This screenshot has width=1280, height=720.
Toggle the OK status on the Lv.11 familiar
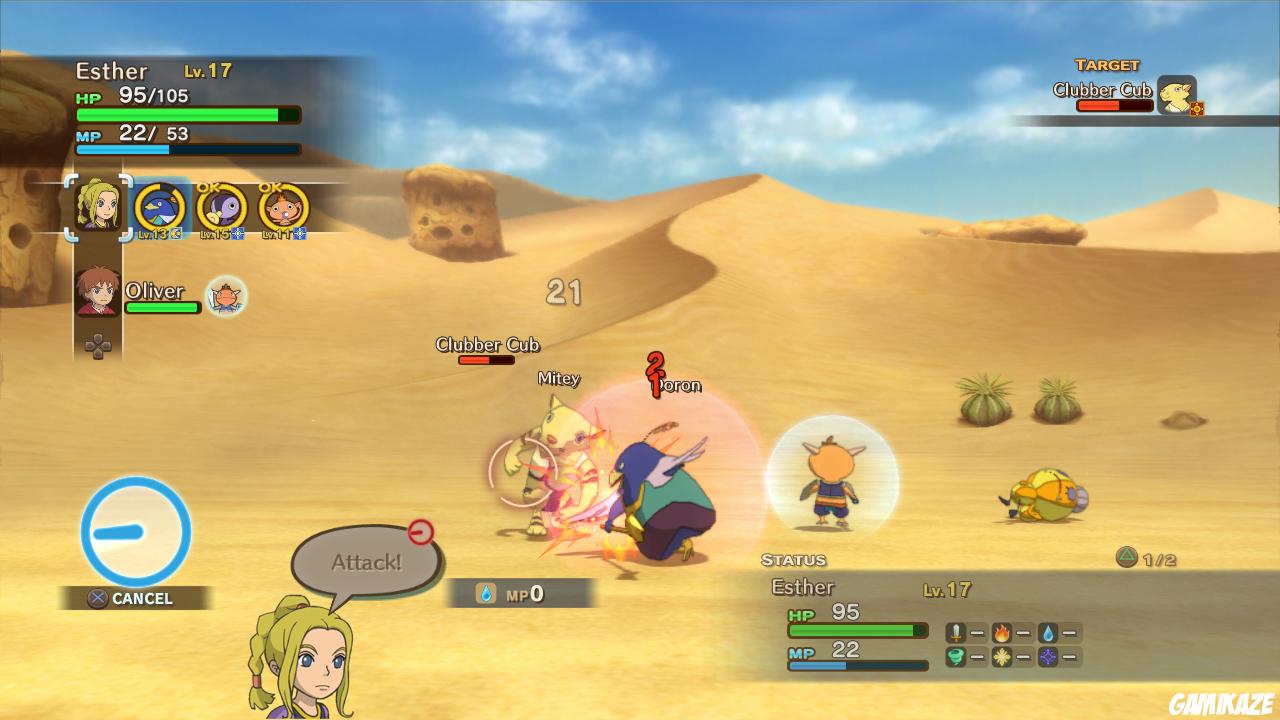coord(271,188)
